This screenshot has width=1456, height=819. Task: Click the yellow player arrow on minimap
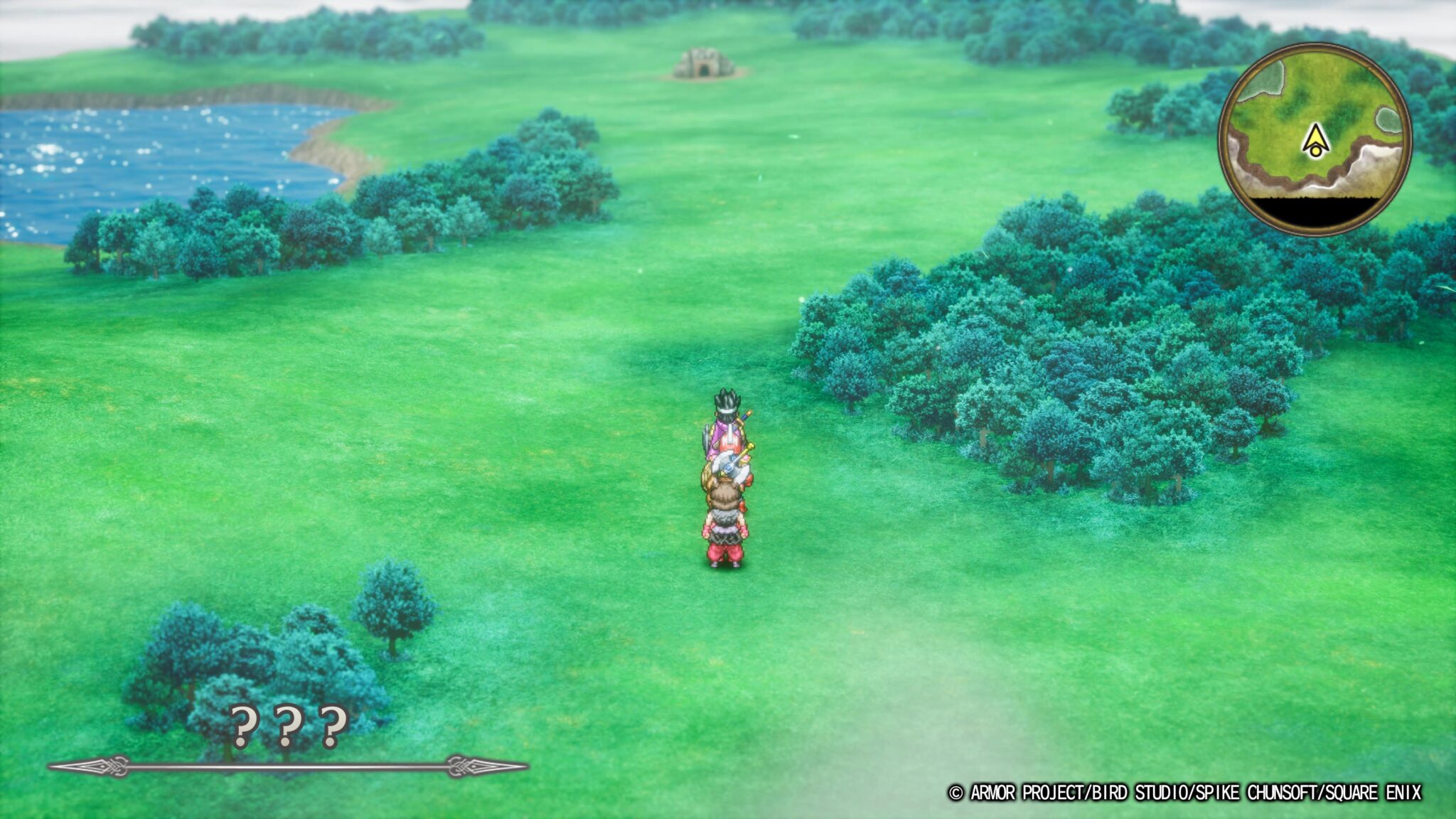click(1316, 139)
